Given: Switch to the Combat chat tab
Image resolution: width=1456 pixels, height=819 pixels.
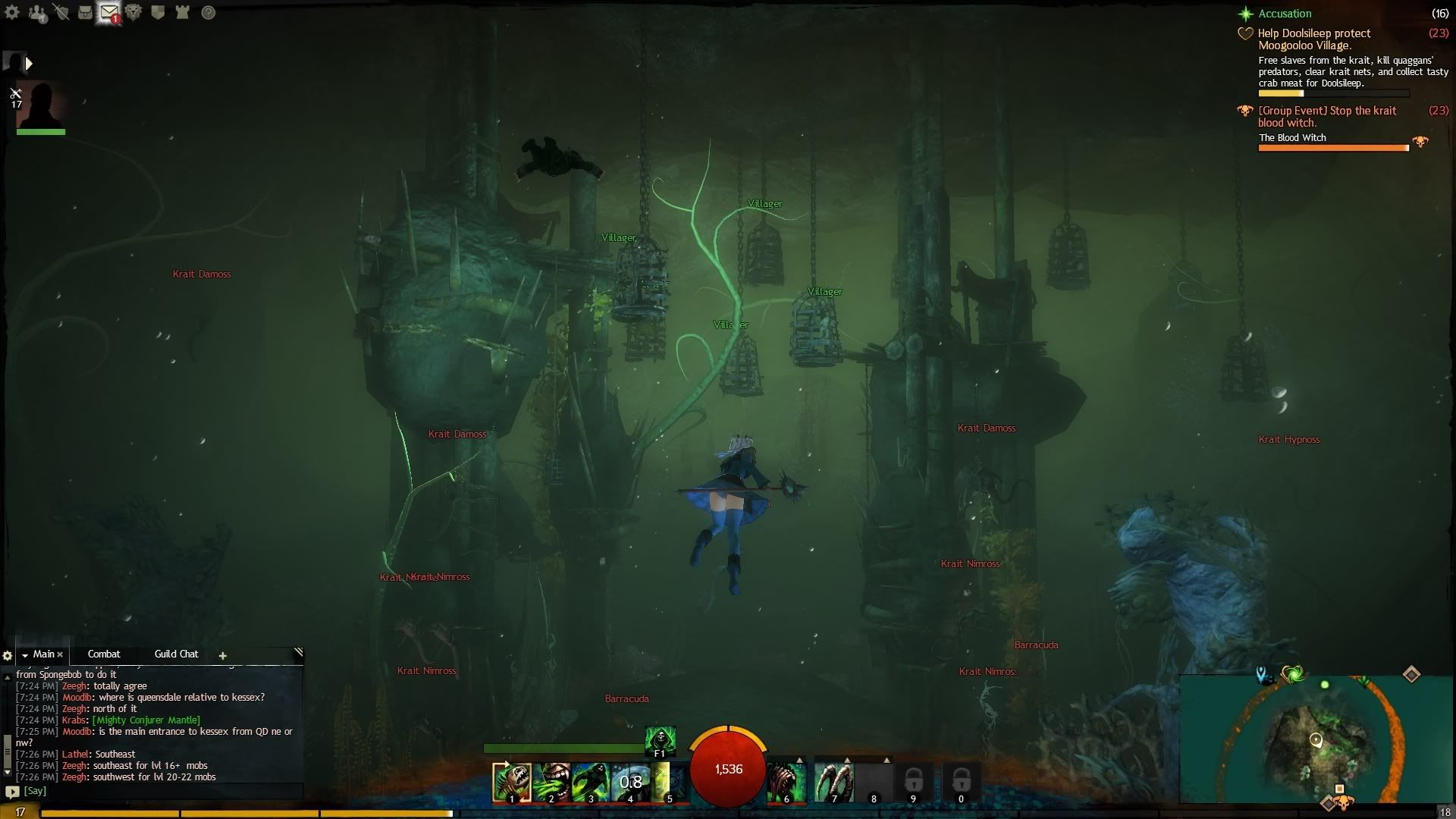Looking at the screenshot, I should click(104, 654).
